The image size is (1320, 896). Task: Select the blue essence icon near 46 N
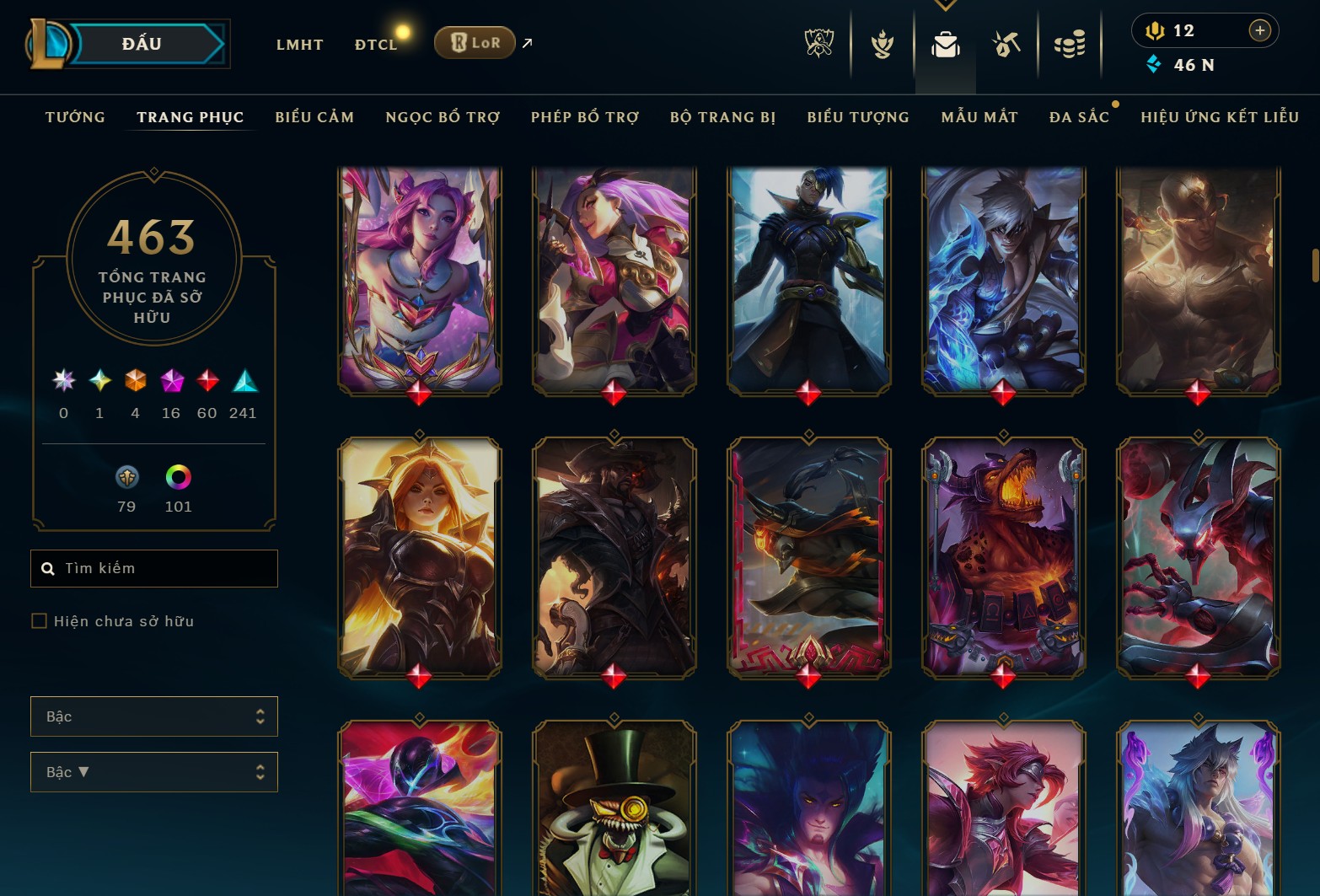point(1154,62)
